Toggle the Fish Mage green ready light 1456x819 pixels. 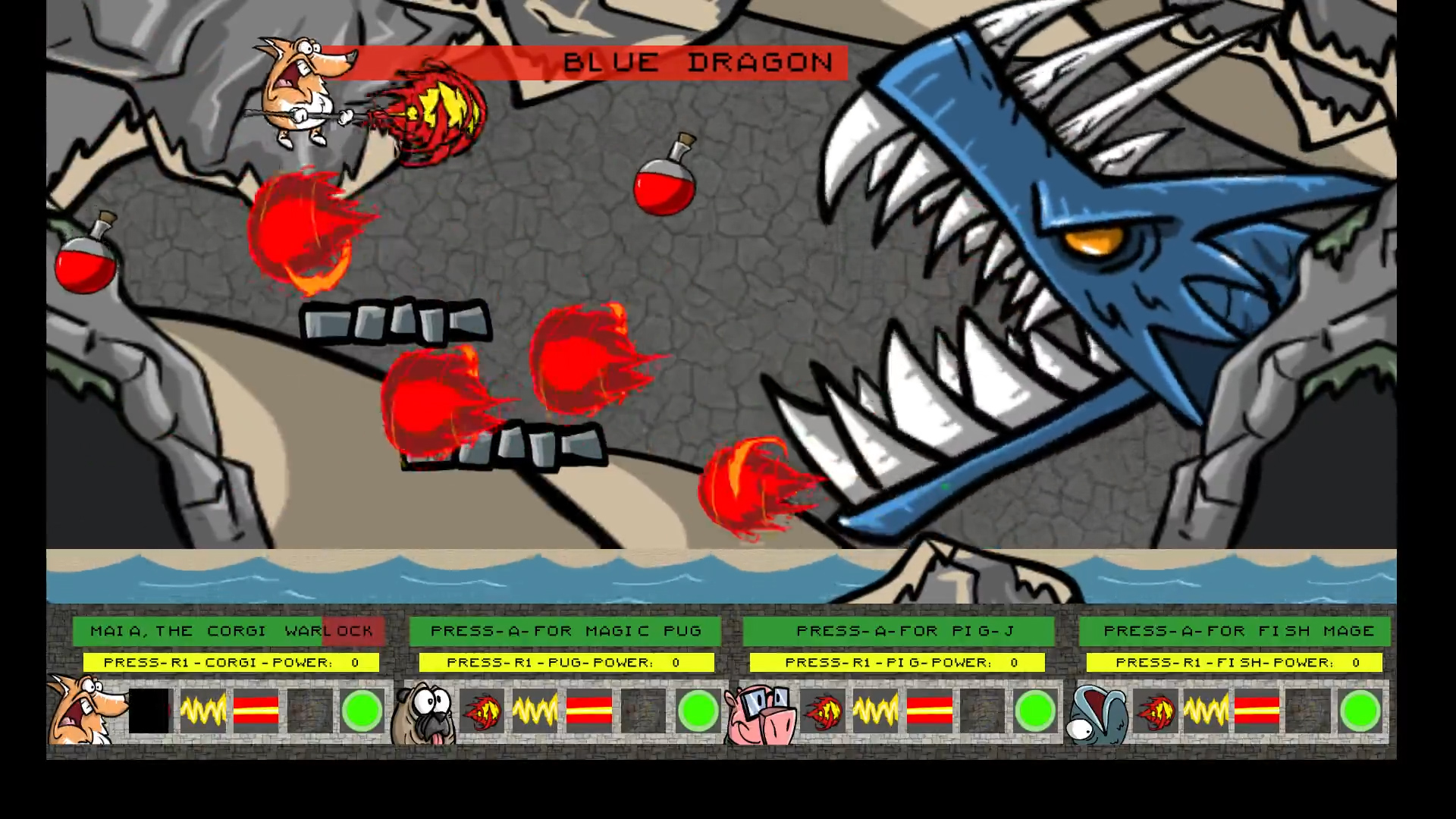tap(1361, 711)
